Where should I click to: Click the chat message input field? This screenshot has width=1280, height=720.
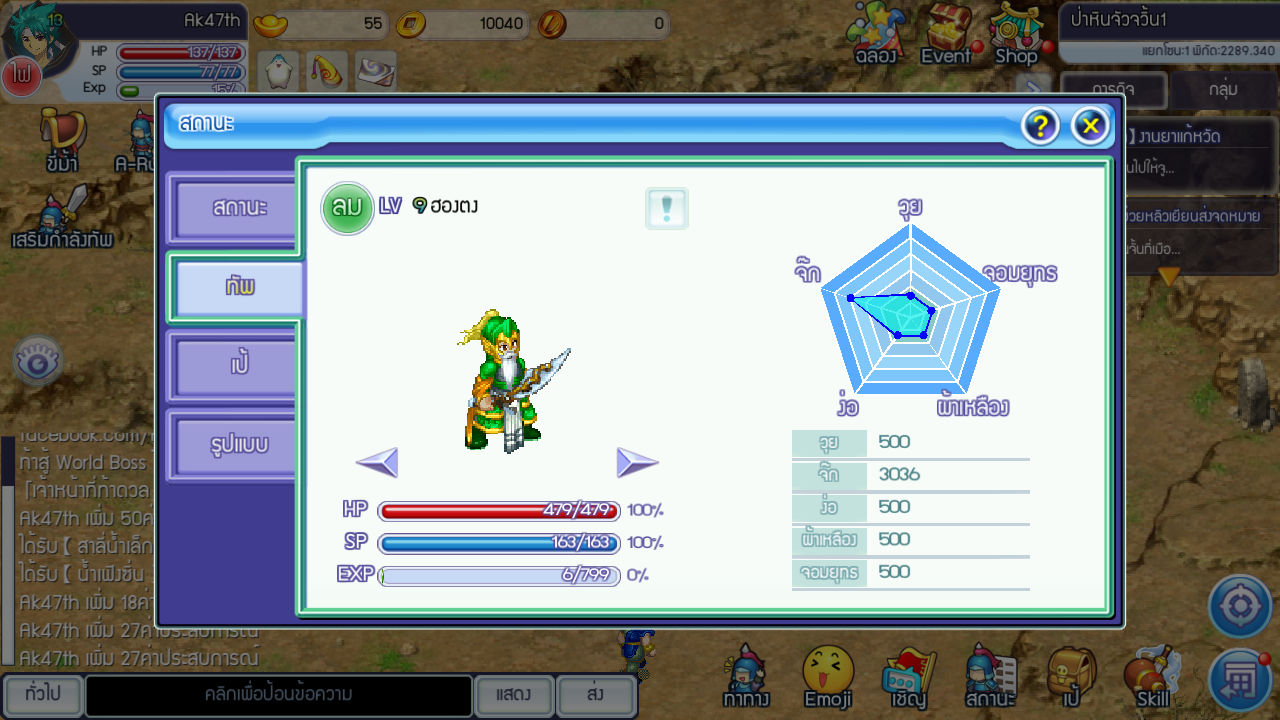tap(278, 695)
